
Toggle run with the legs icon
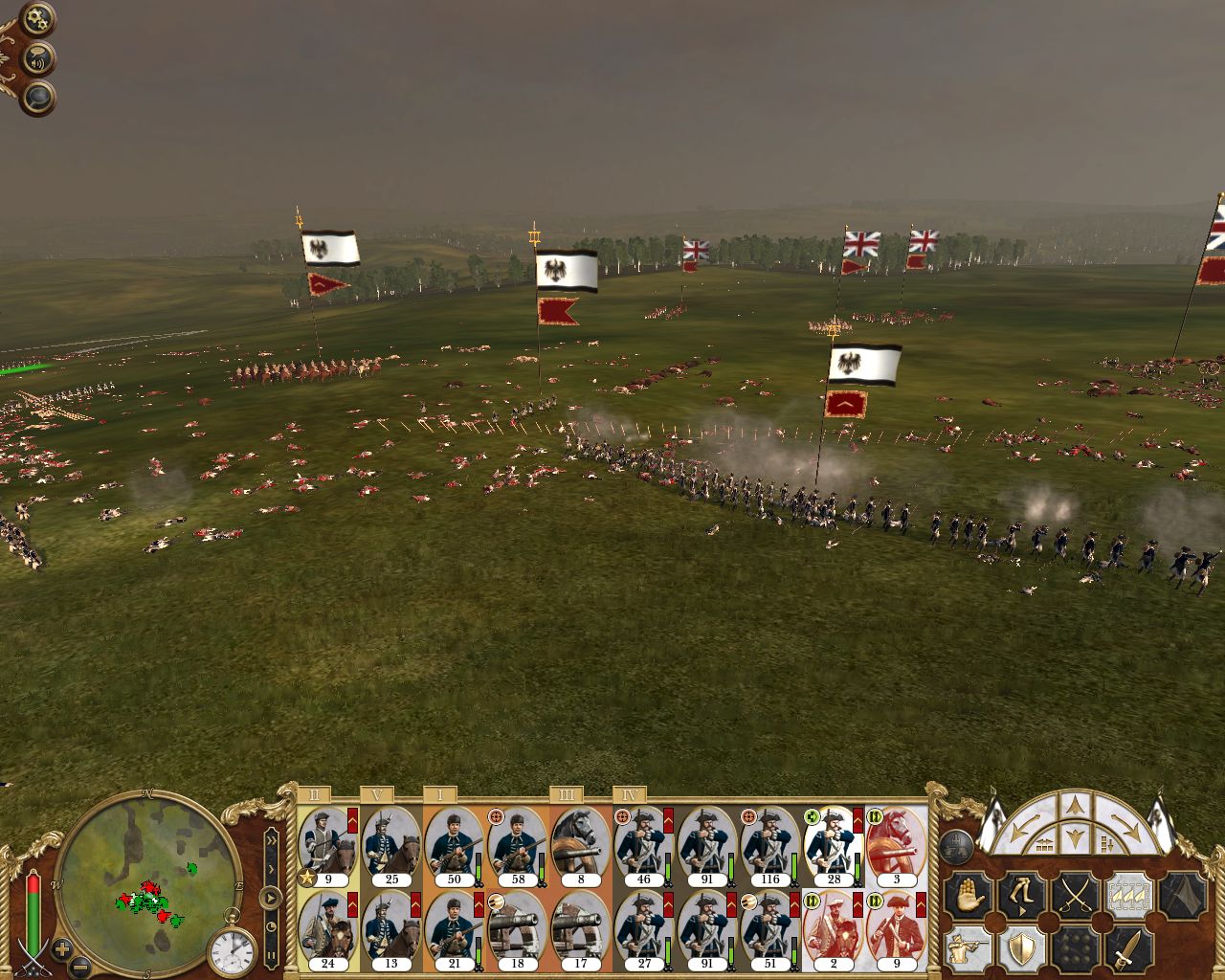1020,897
